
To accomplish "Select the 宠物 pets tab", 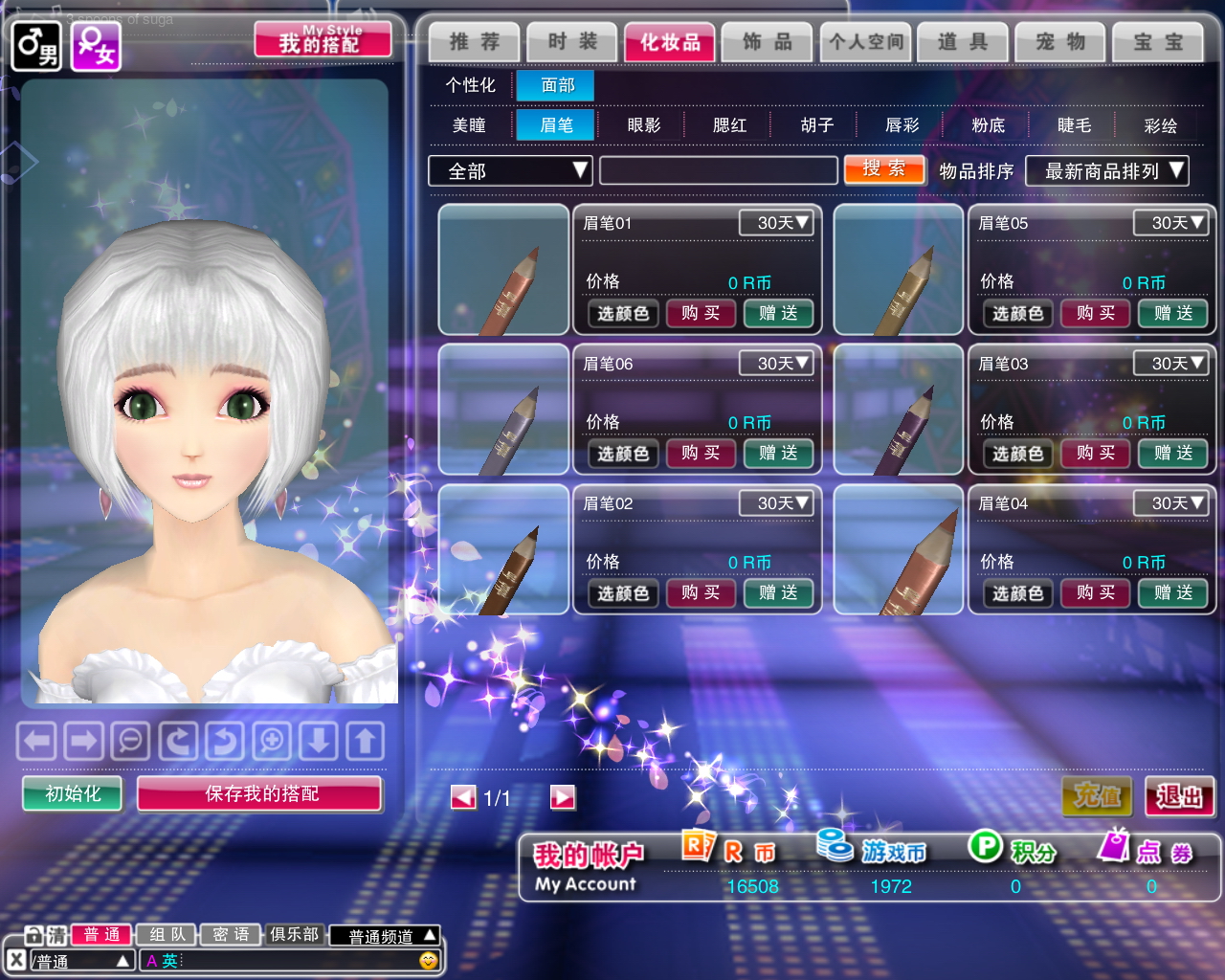I will click(x=1060, y=42).
